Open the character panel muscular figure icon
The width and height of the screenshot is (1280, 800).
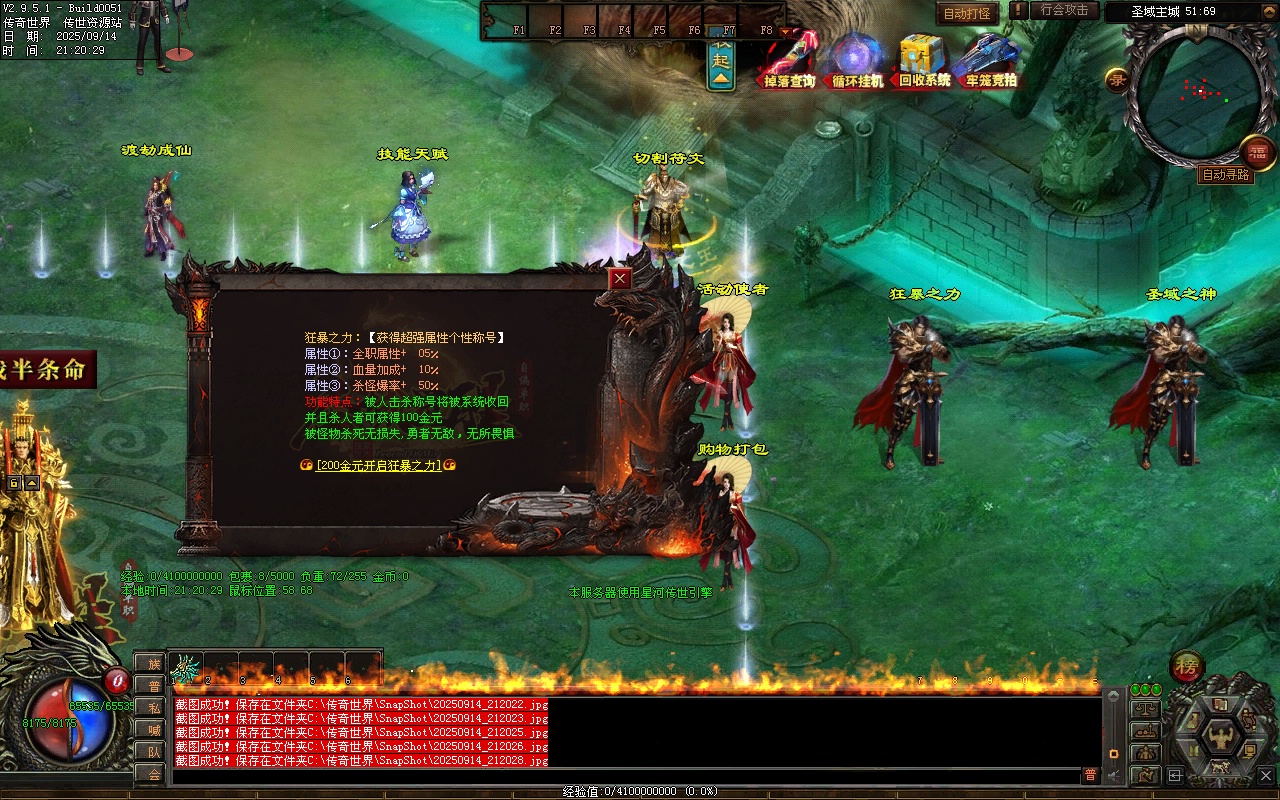click(1220, 738)
